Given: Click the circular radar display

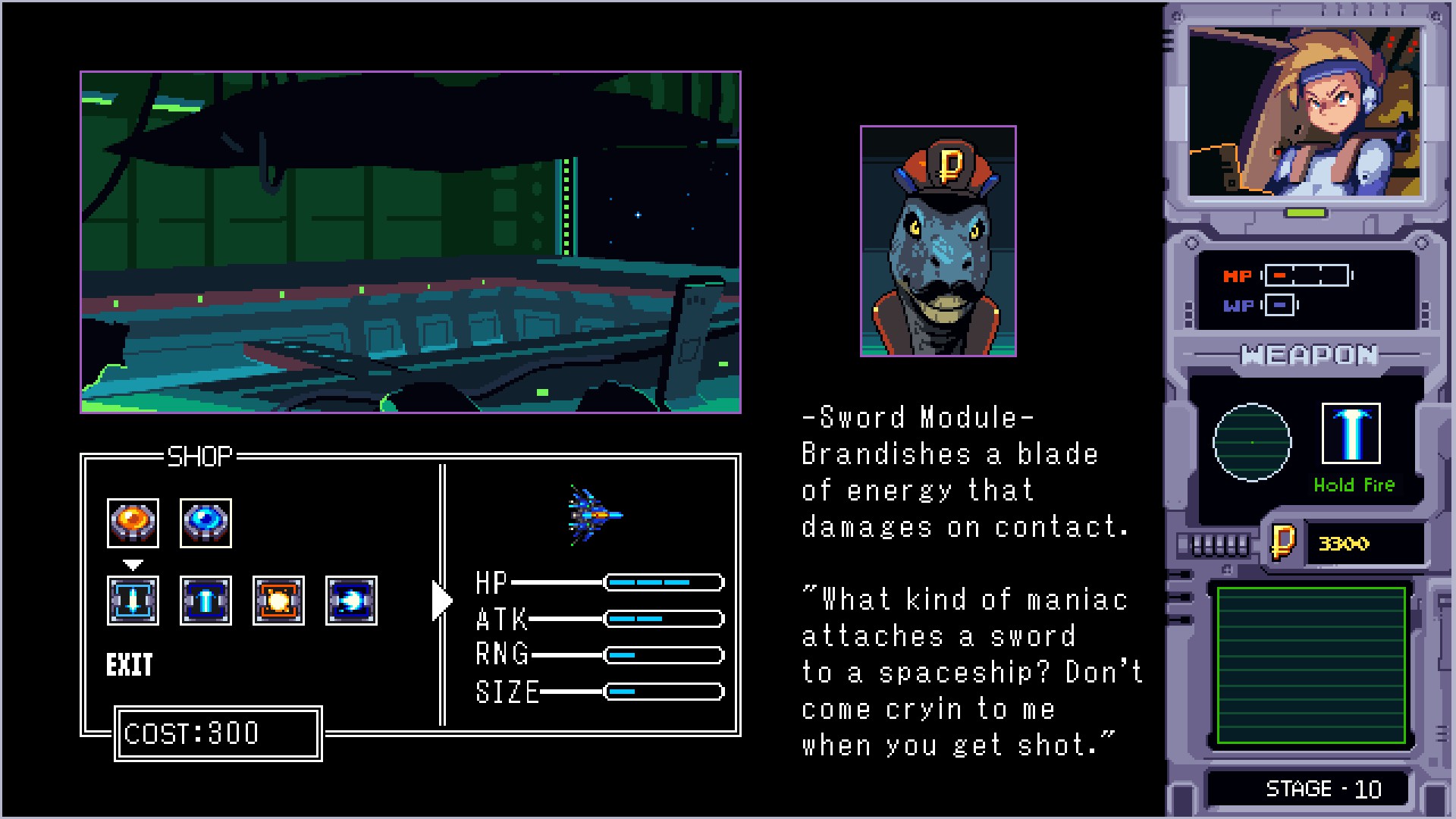Looking at the screenshot, I should [x=1252, y=442].
